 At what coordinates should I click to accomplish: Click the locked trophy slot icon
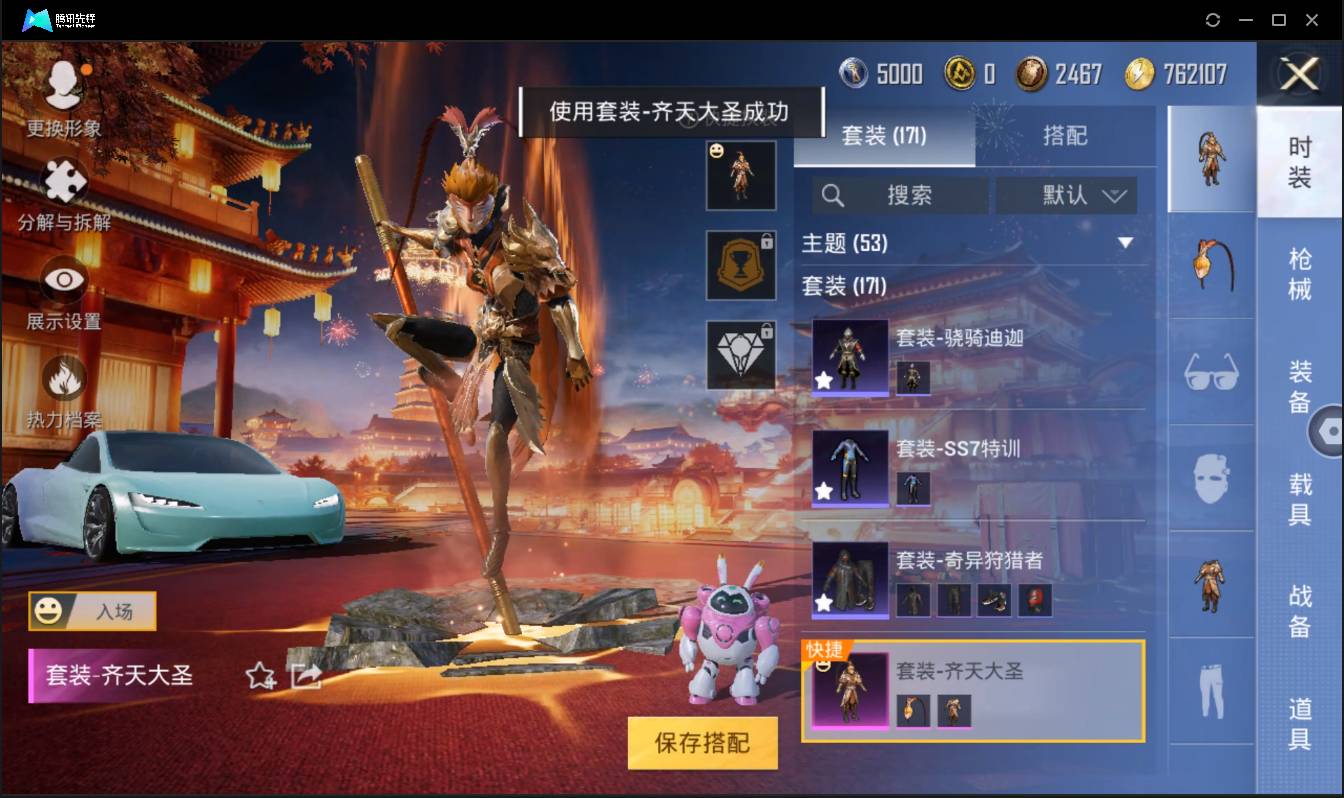(x=741, y=266)
